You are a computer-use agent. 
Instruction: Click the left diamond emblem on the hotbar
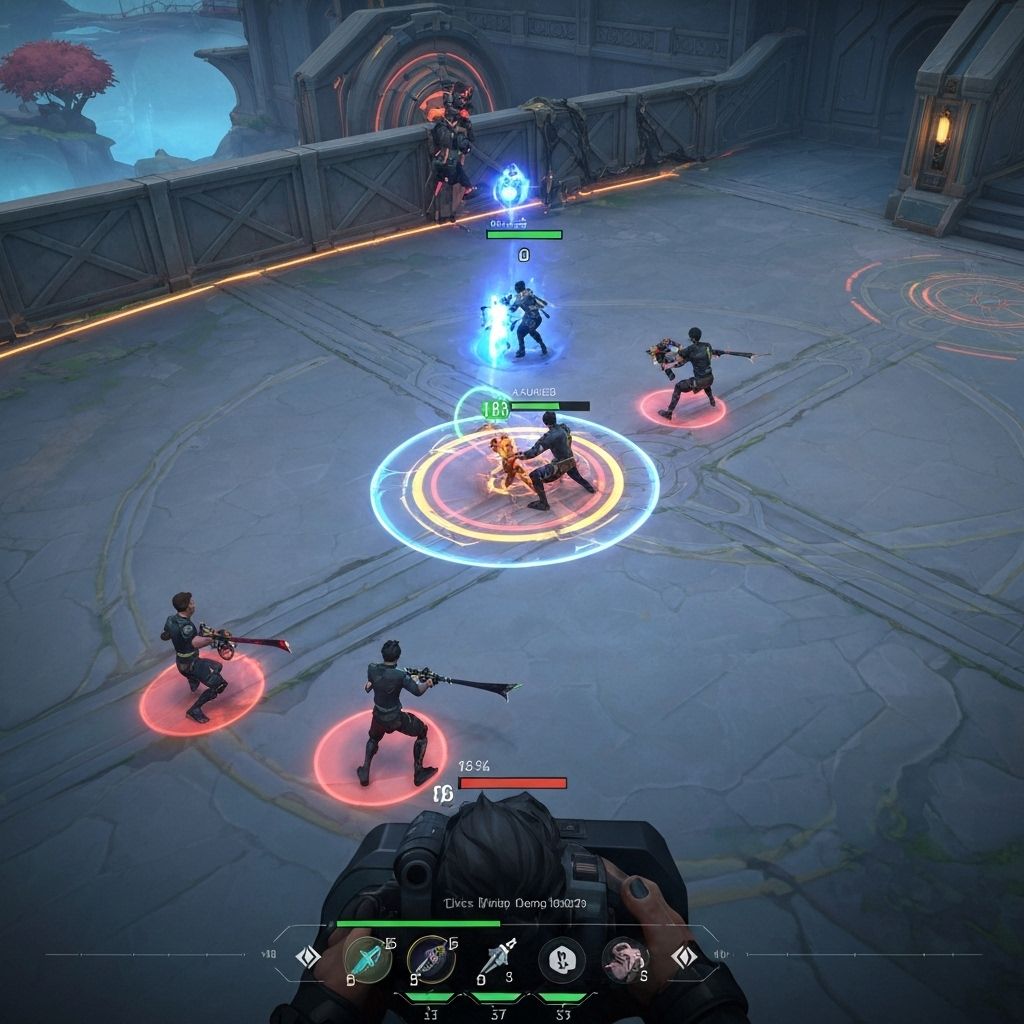(x=309, y=958)
